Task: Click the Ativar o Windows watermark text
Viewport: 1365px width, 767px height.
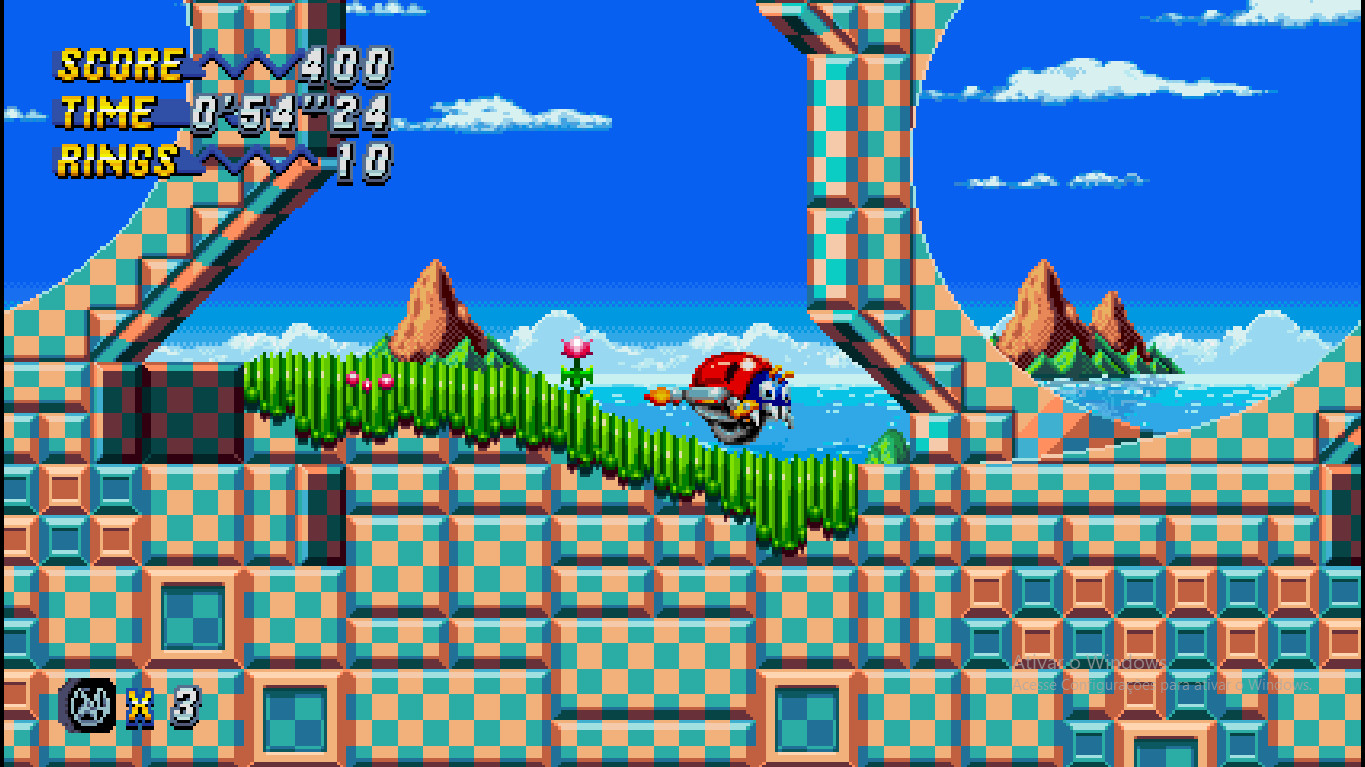Action: point(1089,663)
